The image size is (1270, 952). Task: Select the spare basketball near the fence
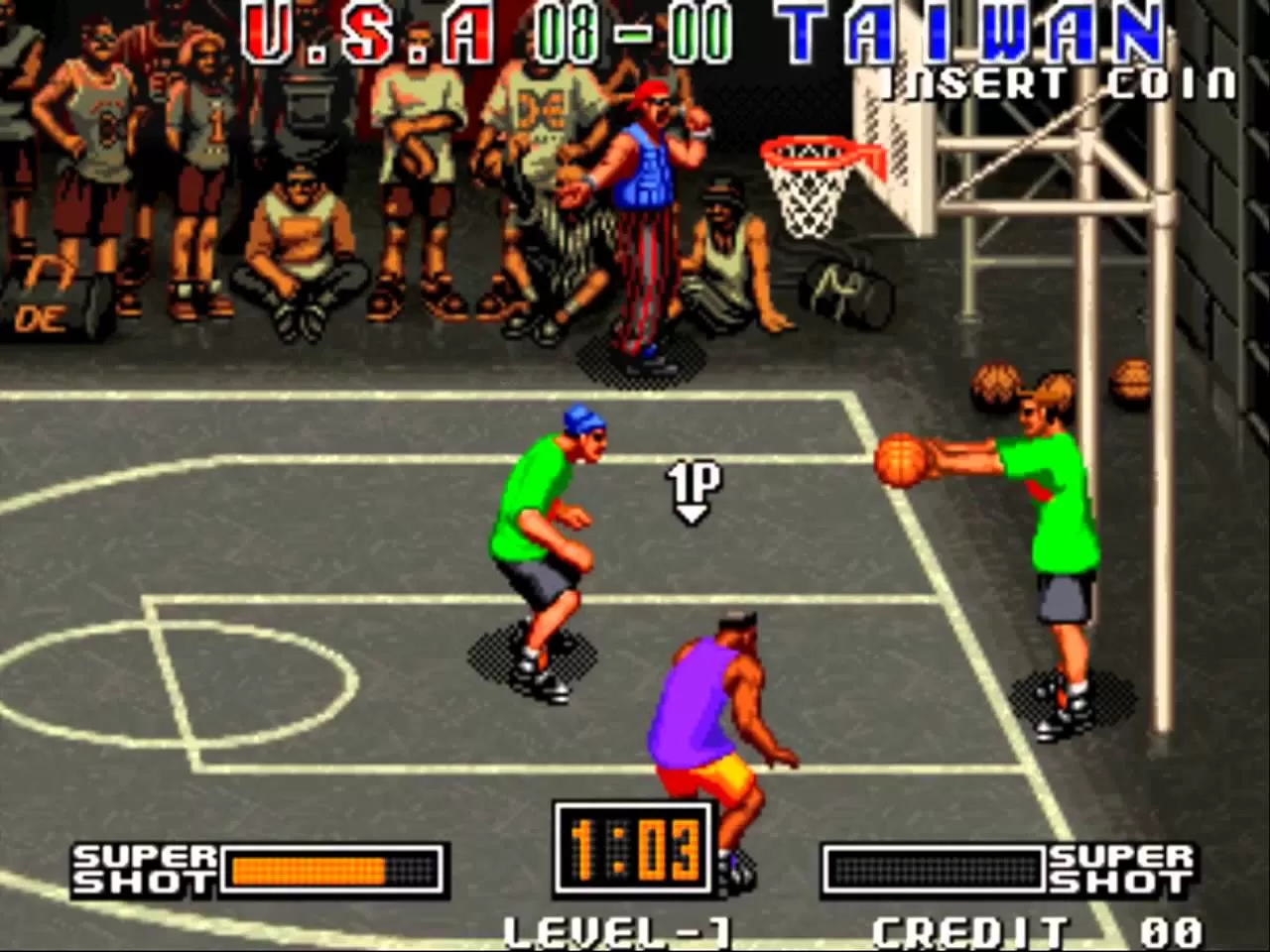tap(1131, 379)
